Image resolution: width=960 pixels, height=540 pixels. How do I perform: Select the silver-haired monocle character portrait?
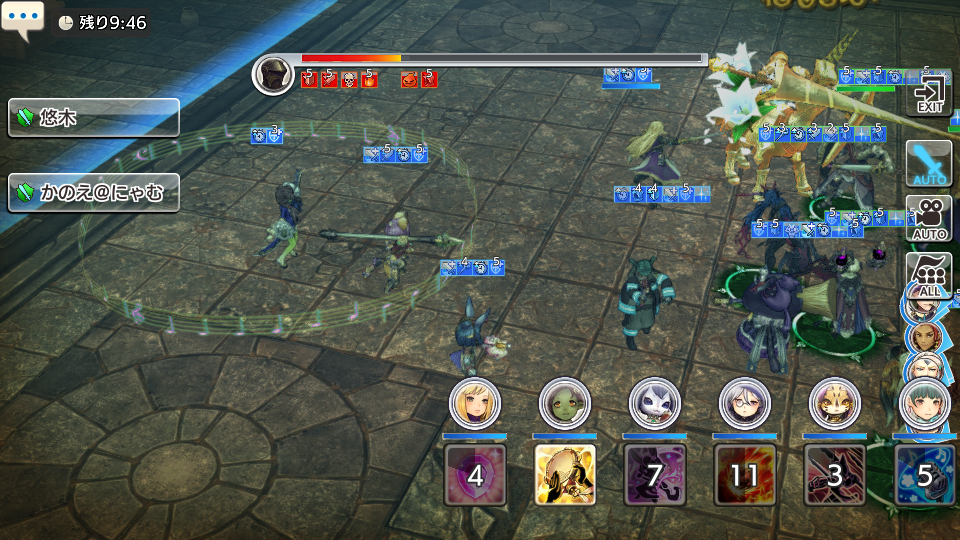tap(744, 403)
